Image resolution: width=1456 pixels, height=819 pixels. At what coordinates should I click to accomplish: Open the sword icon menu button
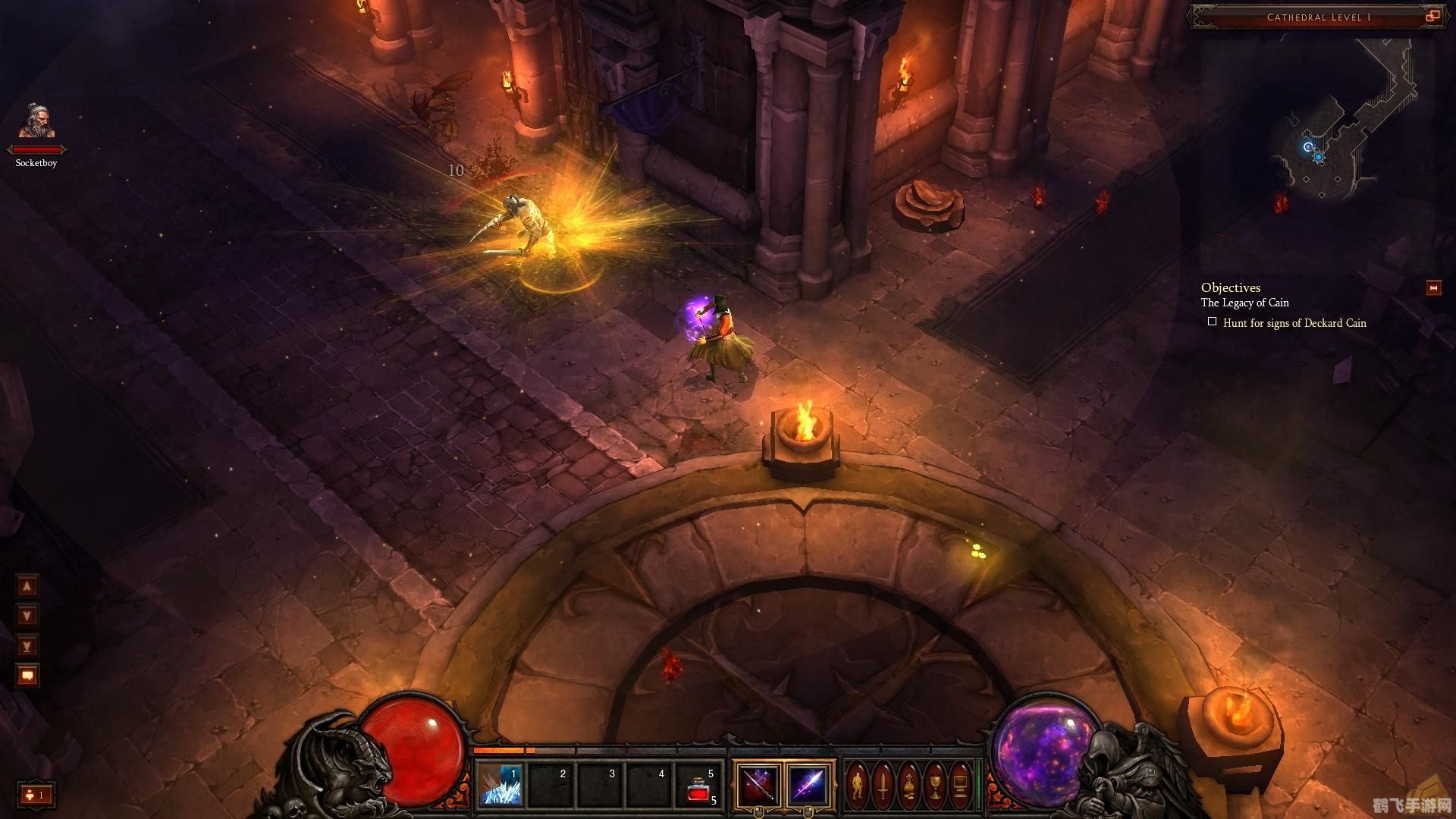pos(883,785)
